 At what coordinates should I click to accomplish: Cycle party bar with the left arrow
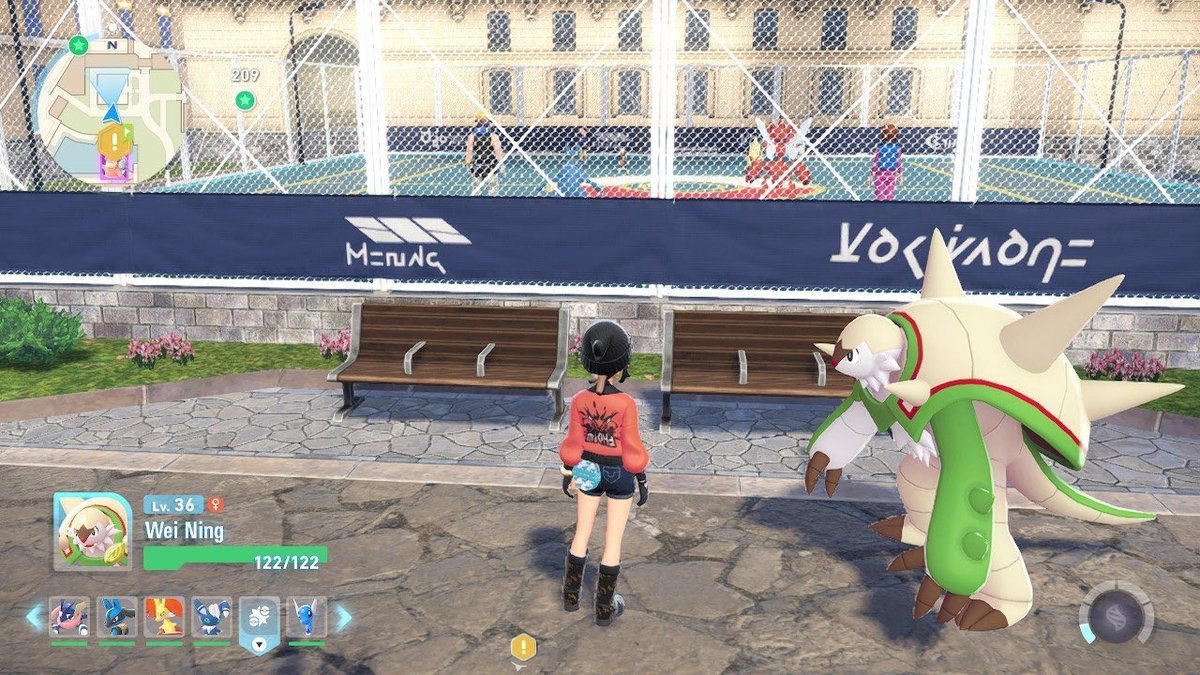pyautogui.click(x=34, y=617)
